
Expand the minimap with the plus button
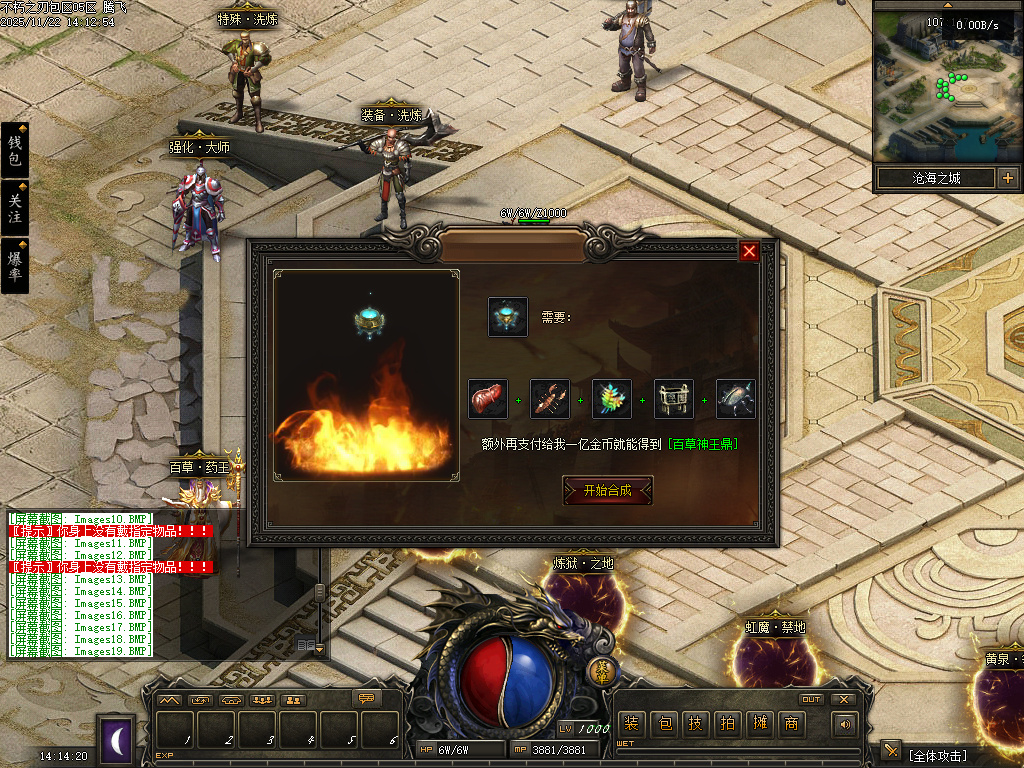[1007, 179]
